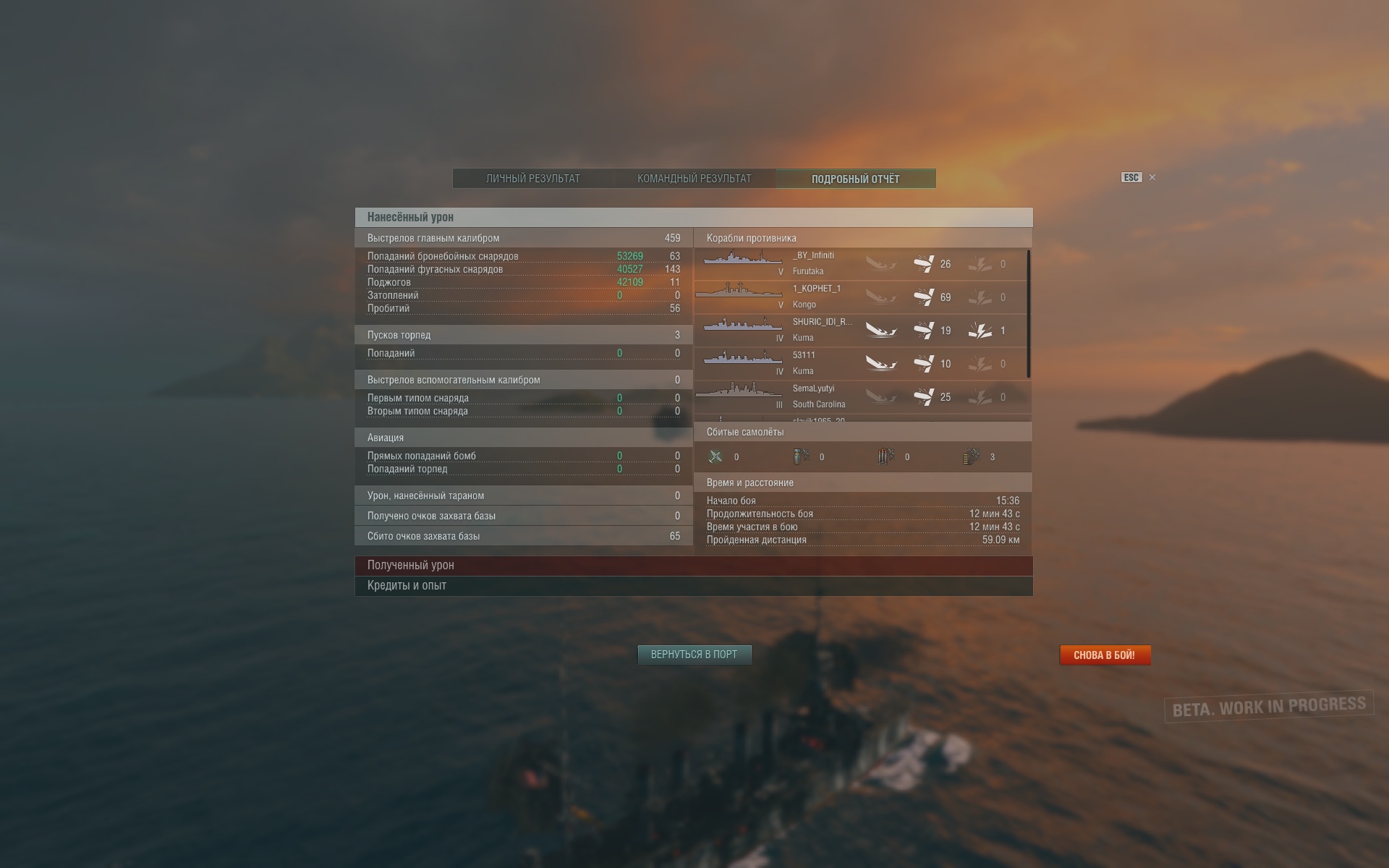Click the enemy ships list scrollbar
The height and width of the screenshot is (868, 1389).
1028,314
